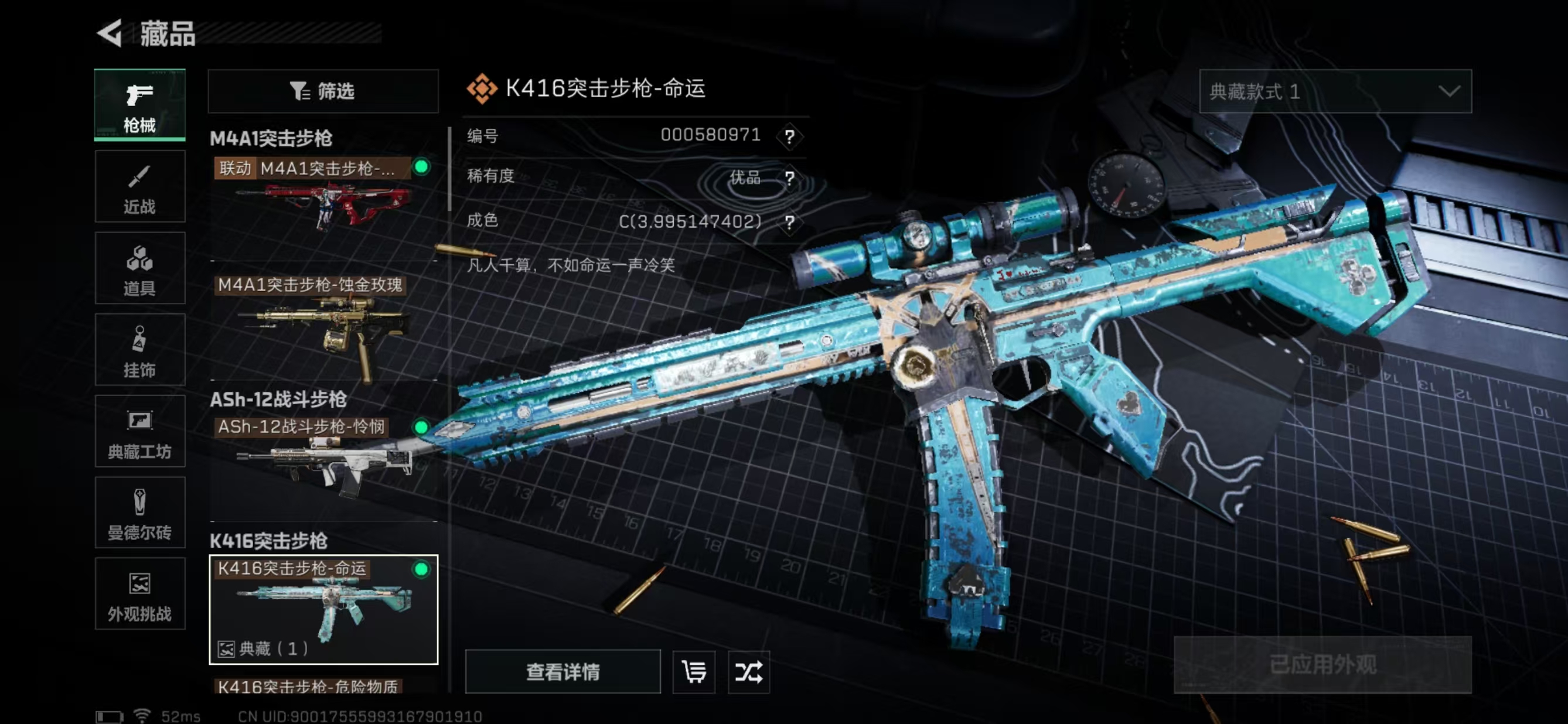Click the 查看详情 view details button
The height and width of the screenshot is (724, 1568).
(563, 672)
